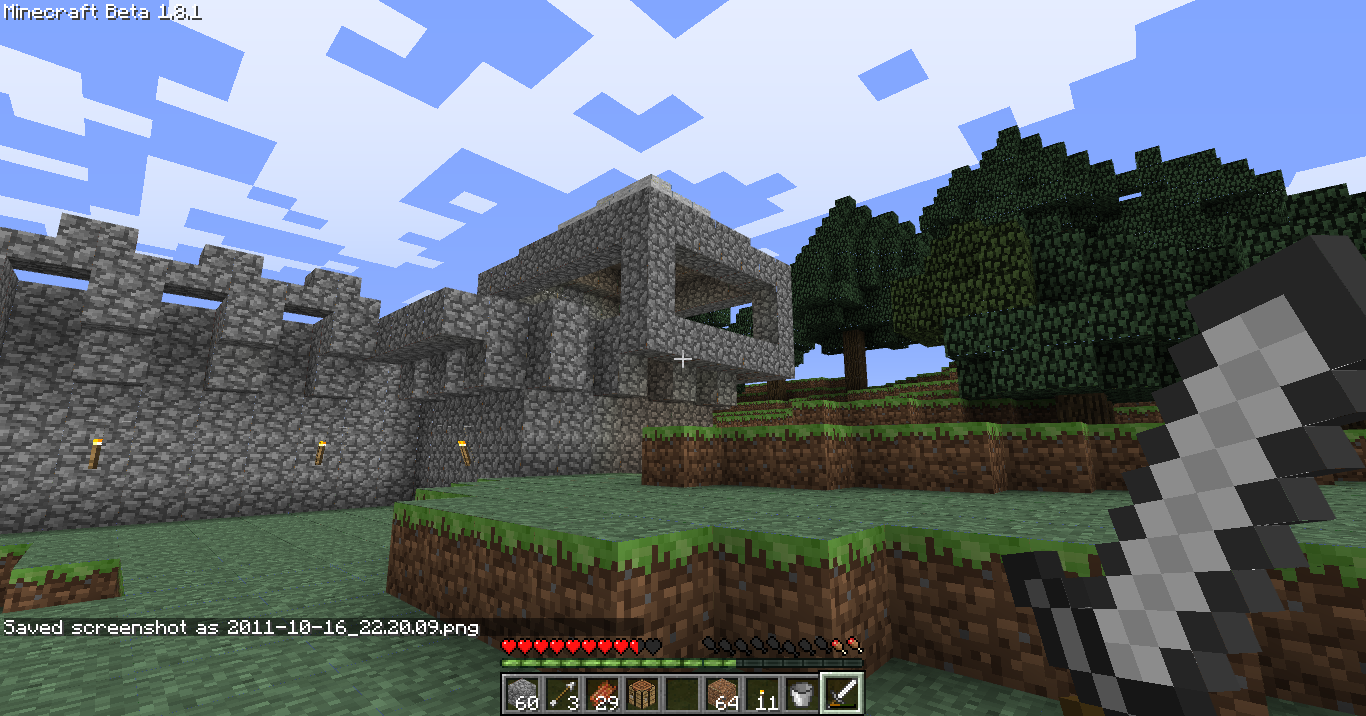
Task: Select the dirt block stack of 64
Action: (721, 693)
